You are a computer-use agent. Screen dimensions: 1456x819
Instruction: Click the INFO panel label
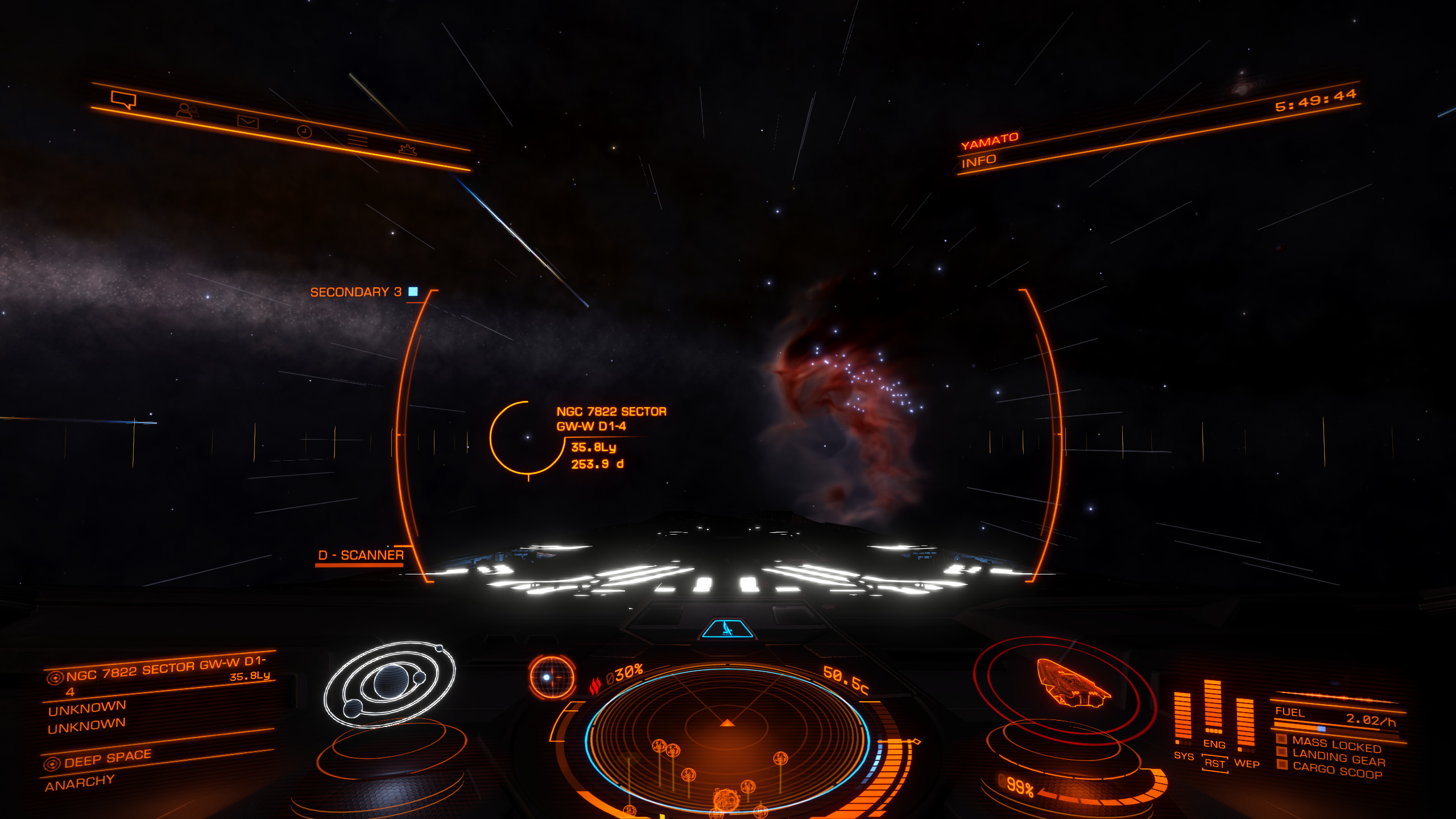978,162
